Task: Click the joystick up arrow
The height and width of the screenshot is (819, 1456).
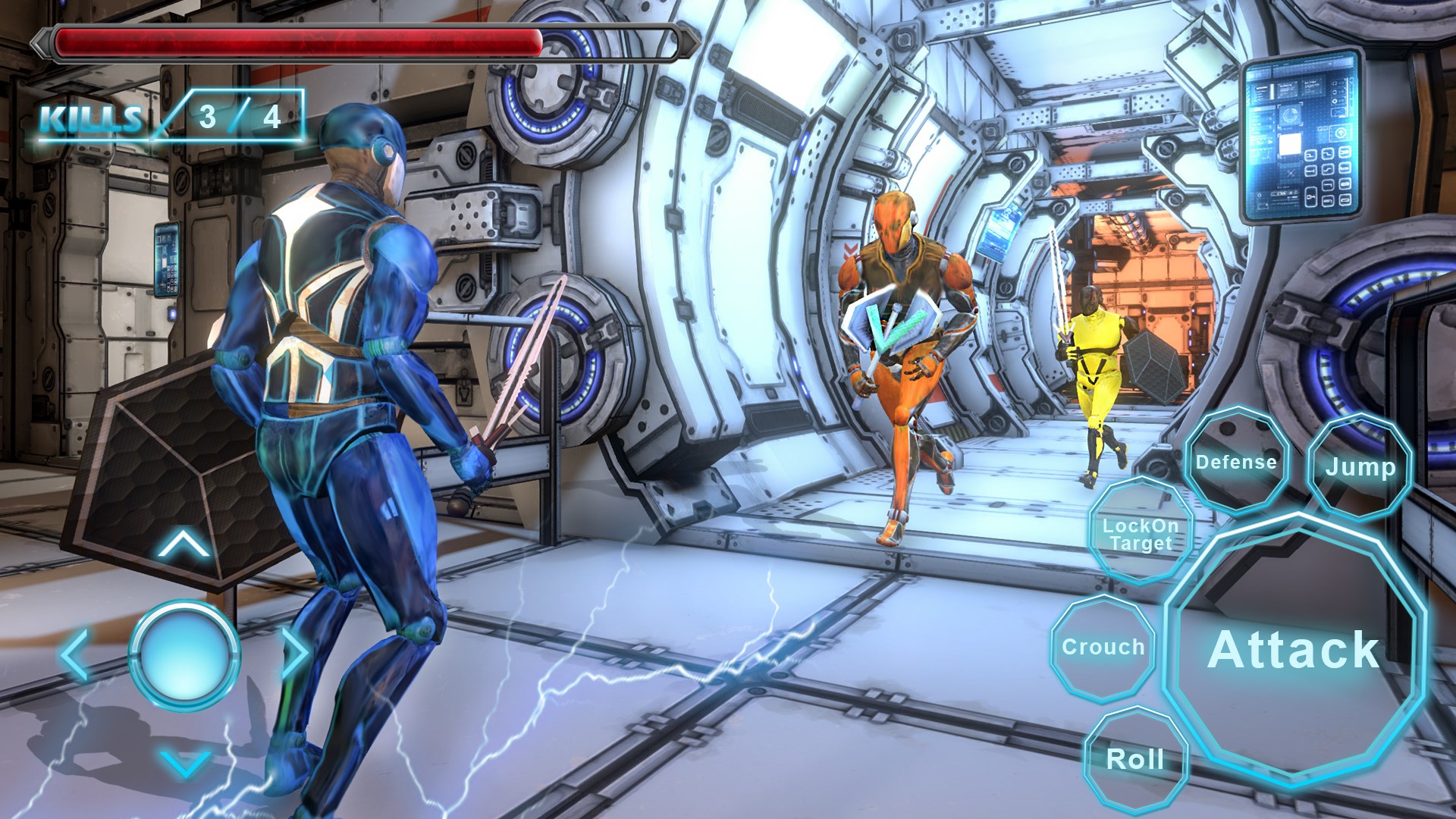Action: point(184,544)
